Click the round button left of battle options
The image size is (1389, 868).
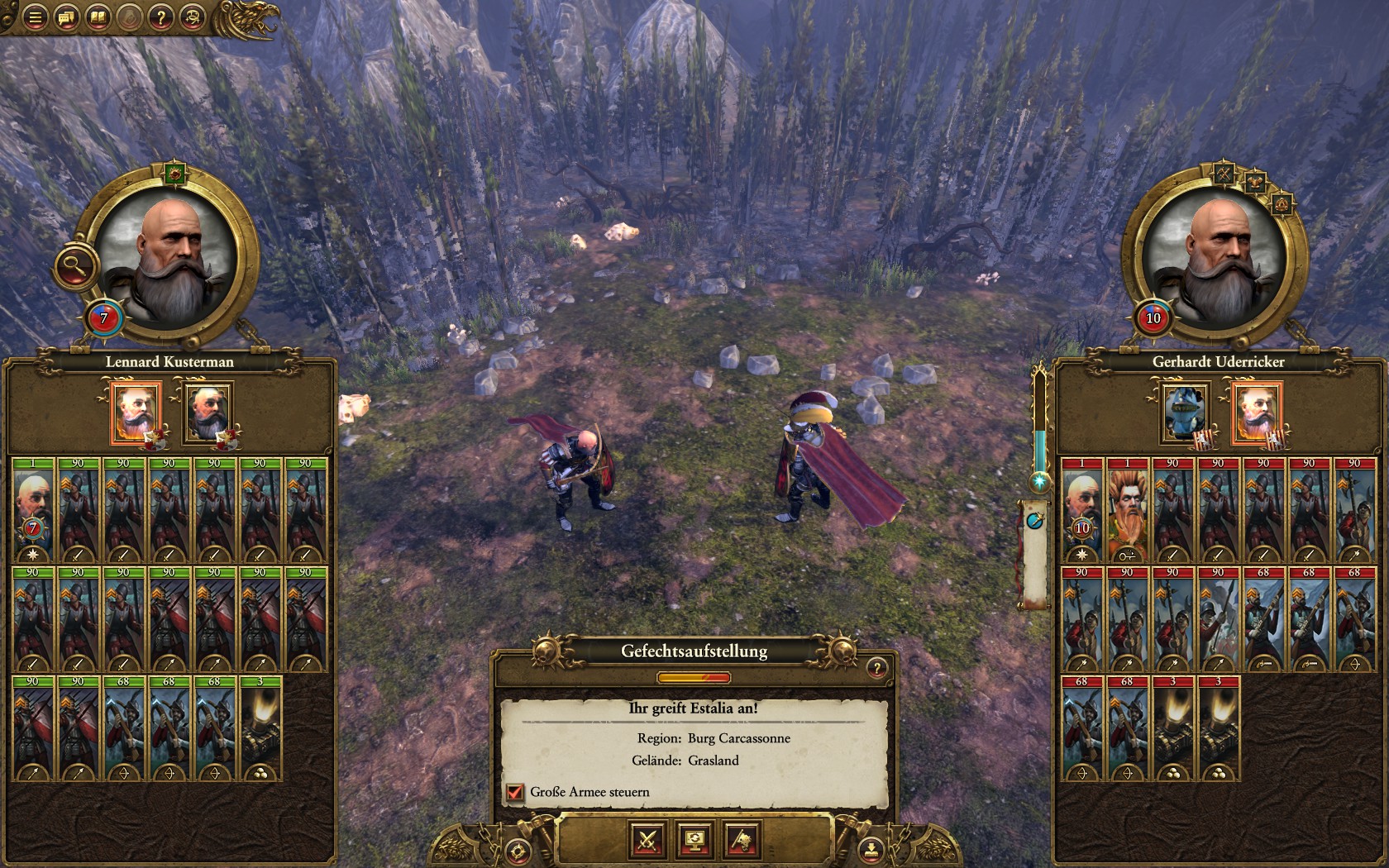(x=518, y=849)
